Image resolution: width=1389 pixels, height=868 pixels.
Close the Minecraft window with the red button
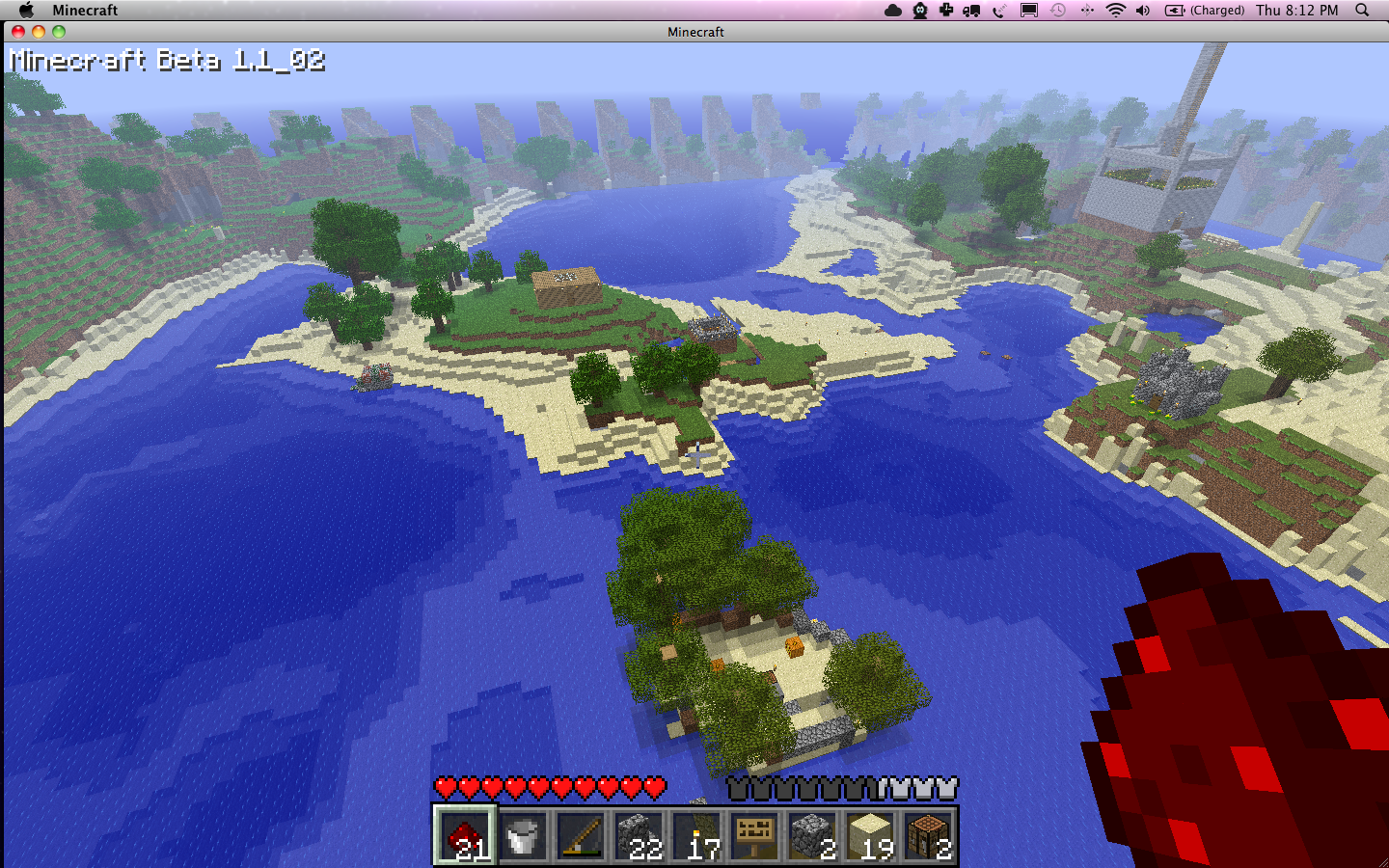point(18,32)
